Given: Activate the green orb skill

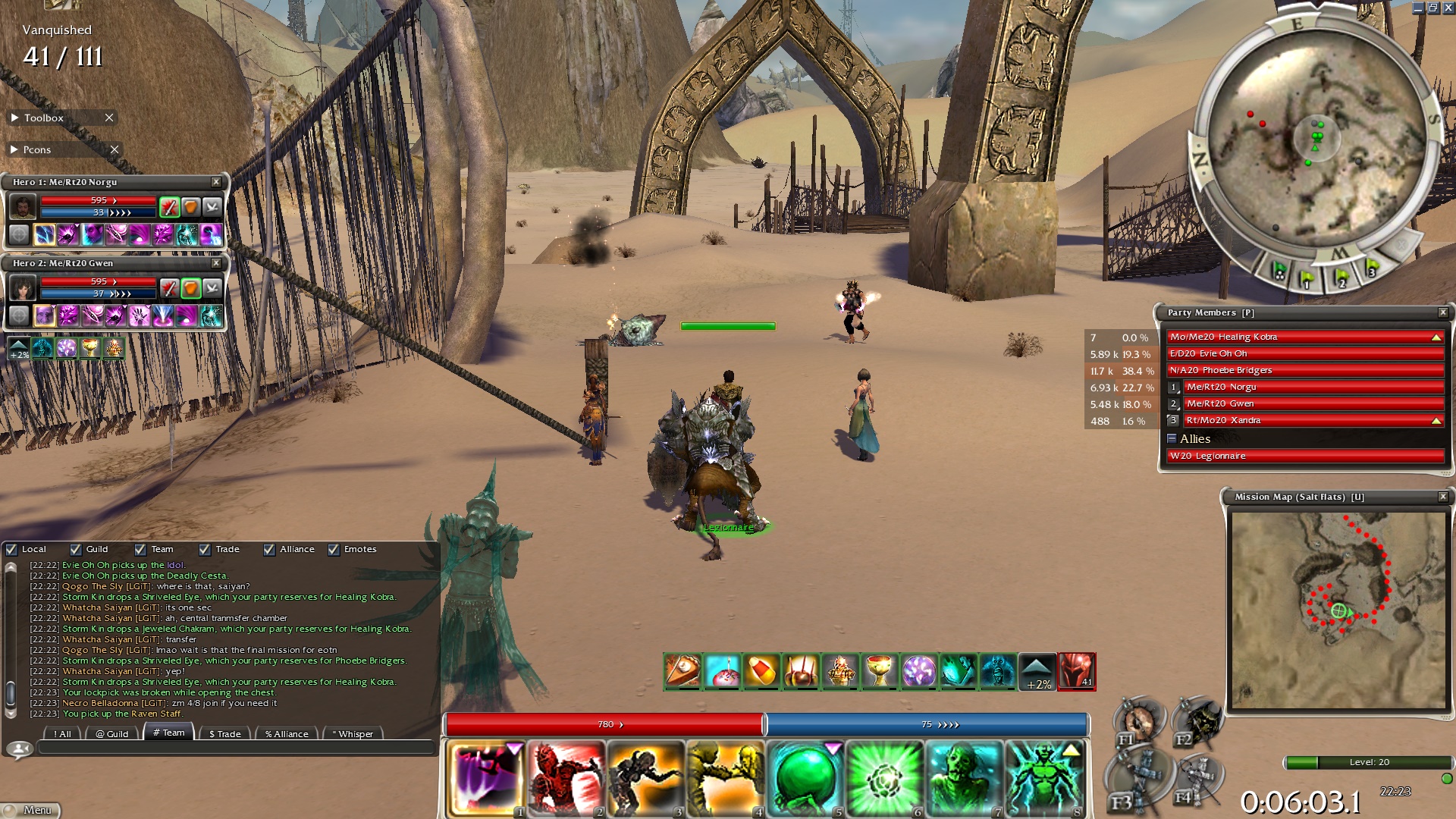Looking at the screenshot, I should (805, 780).
